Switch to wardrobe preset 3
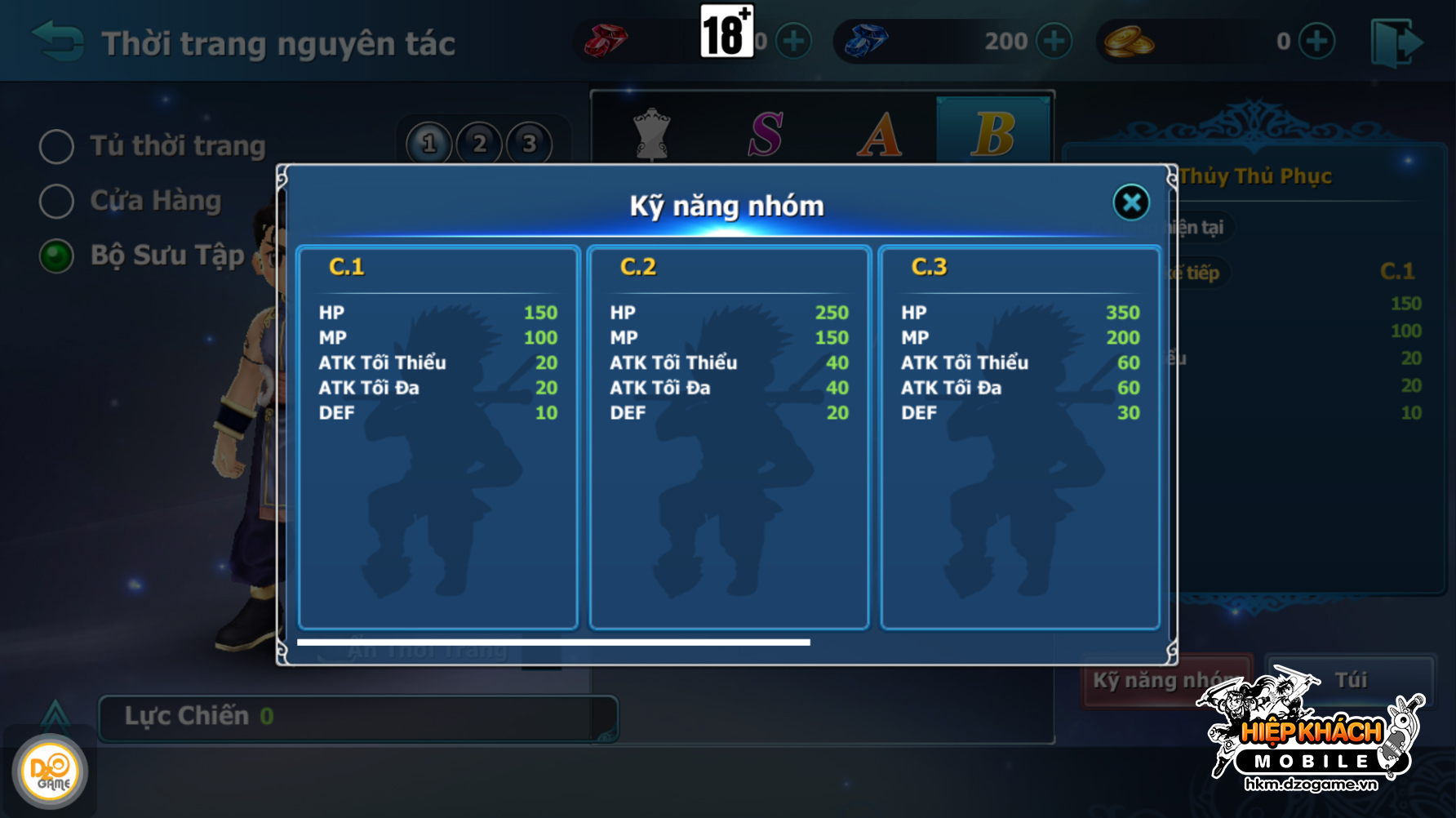 pos(530,144)
